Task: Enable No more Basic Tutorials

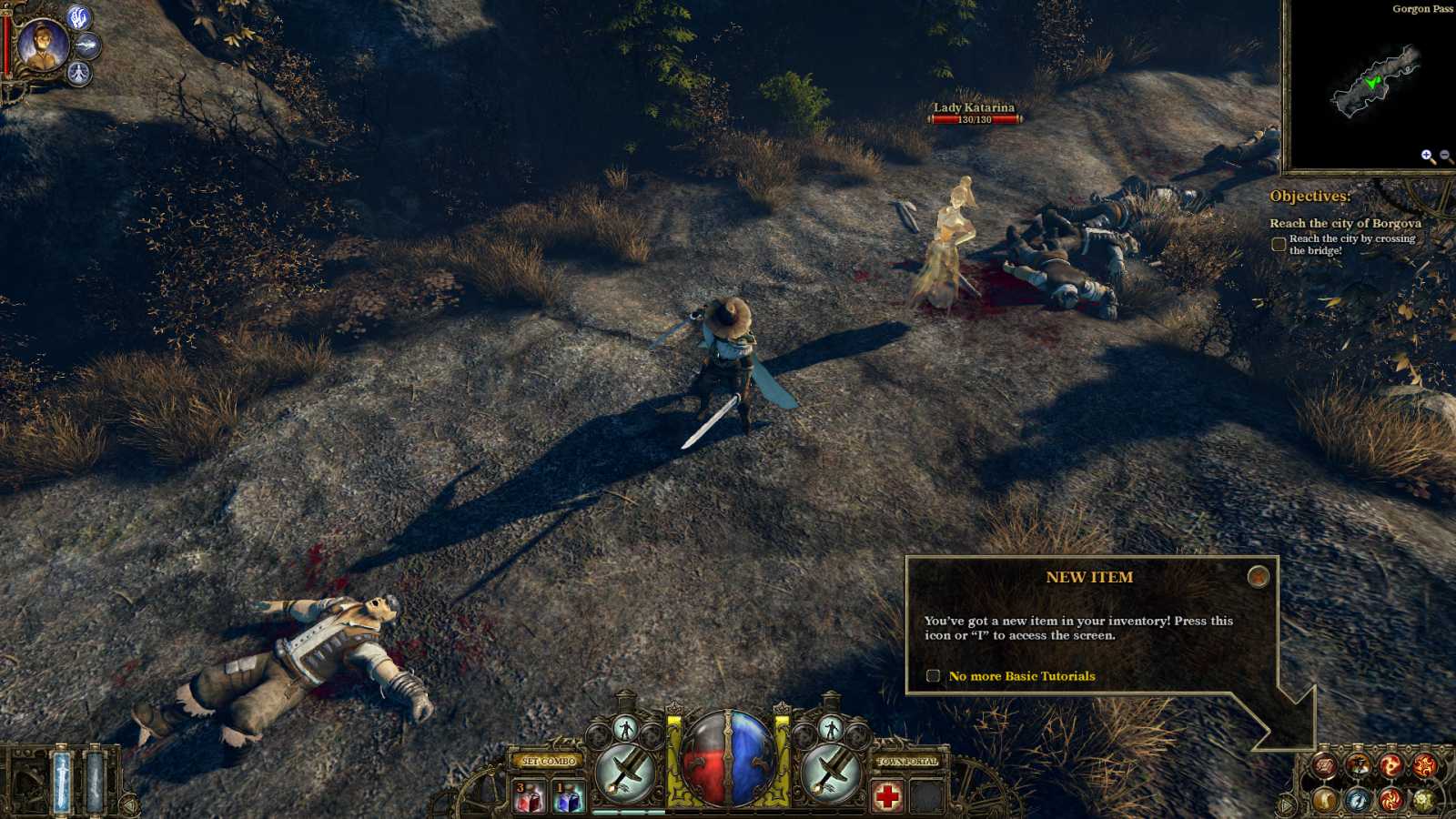Action: pyautogui.click(x=935, y=676)
